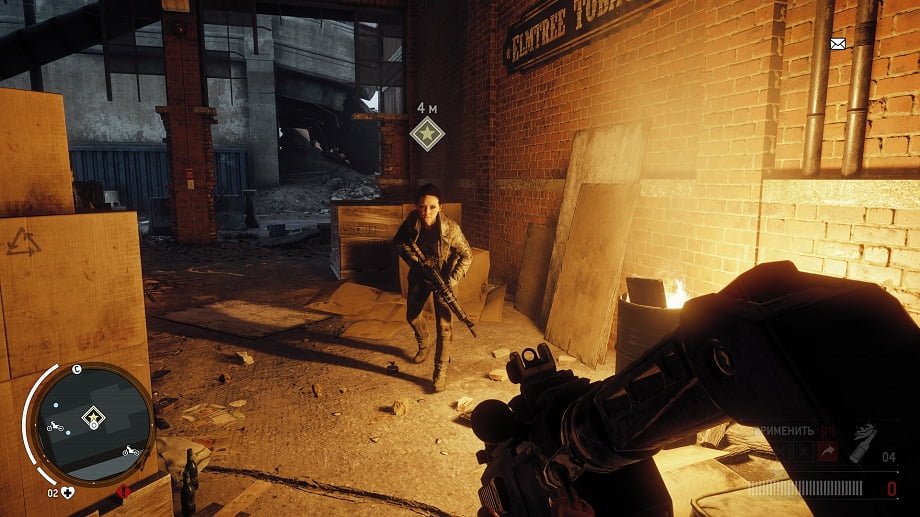Select the Molotov cocktail bottle icon
Screen dimensions: 920x517
click(x=862, y=444)
